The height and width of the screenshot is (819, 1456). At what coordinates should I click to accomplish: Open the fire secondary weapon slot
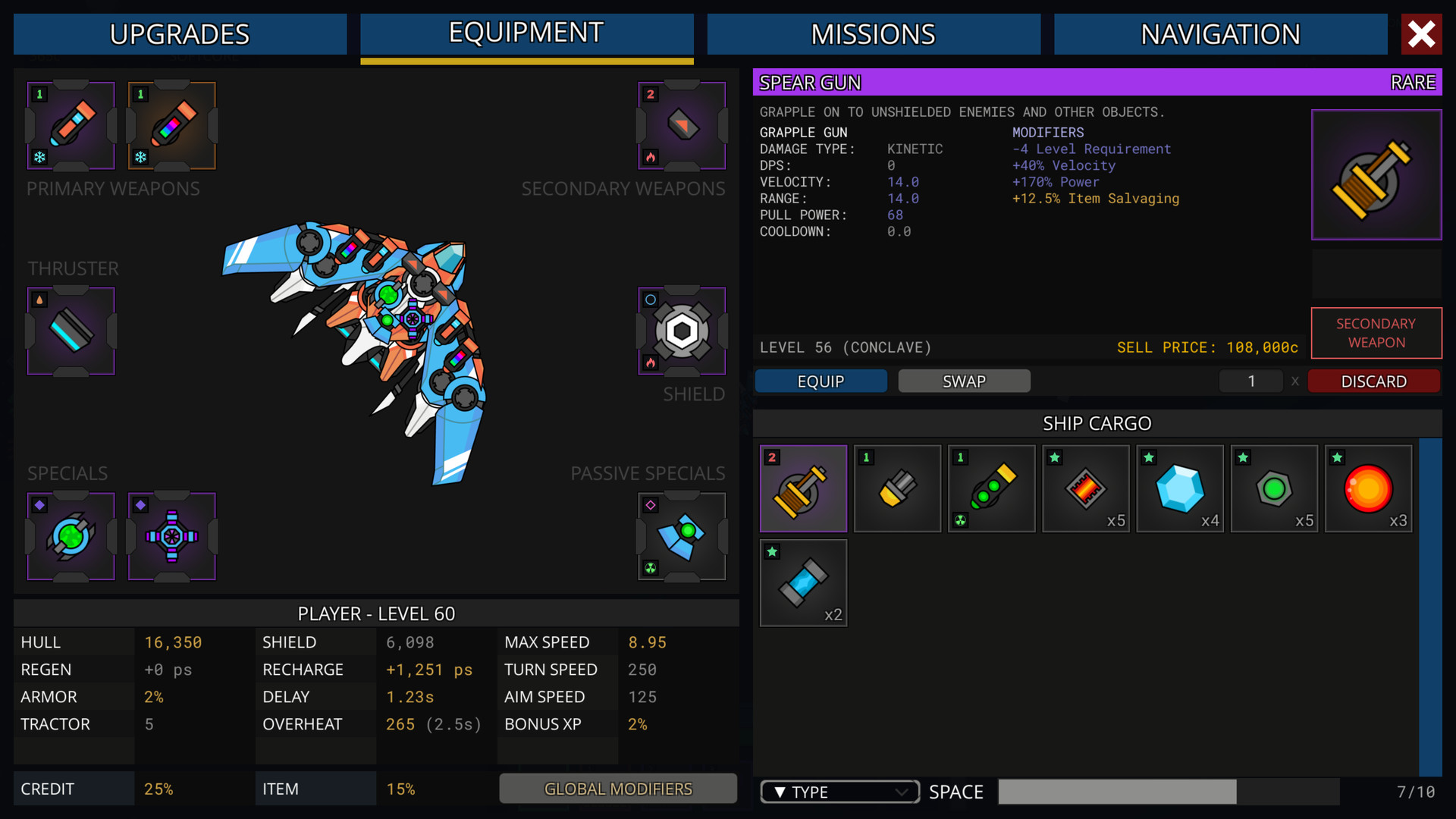[681, 126]
